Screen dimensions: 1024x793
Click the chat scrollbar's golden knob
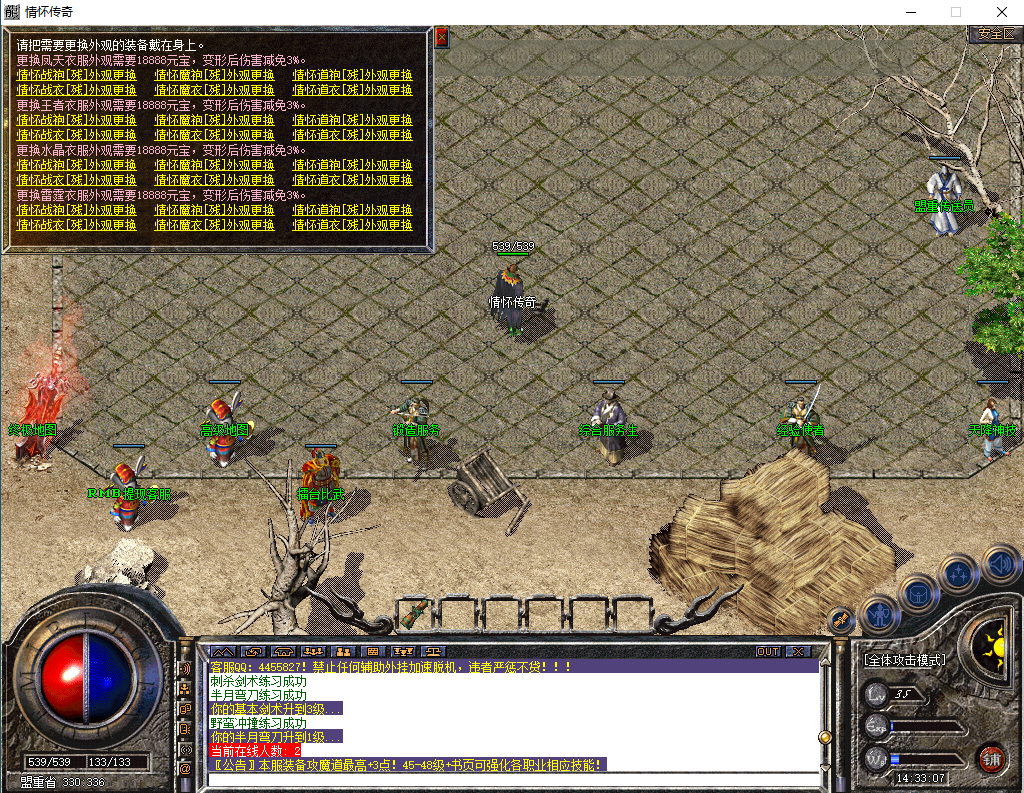coord(825,737)
